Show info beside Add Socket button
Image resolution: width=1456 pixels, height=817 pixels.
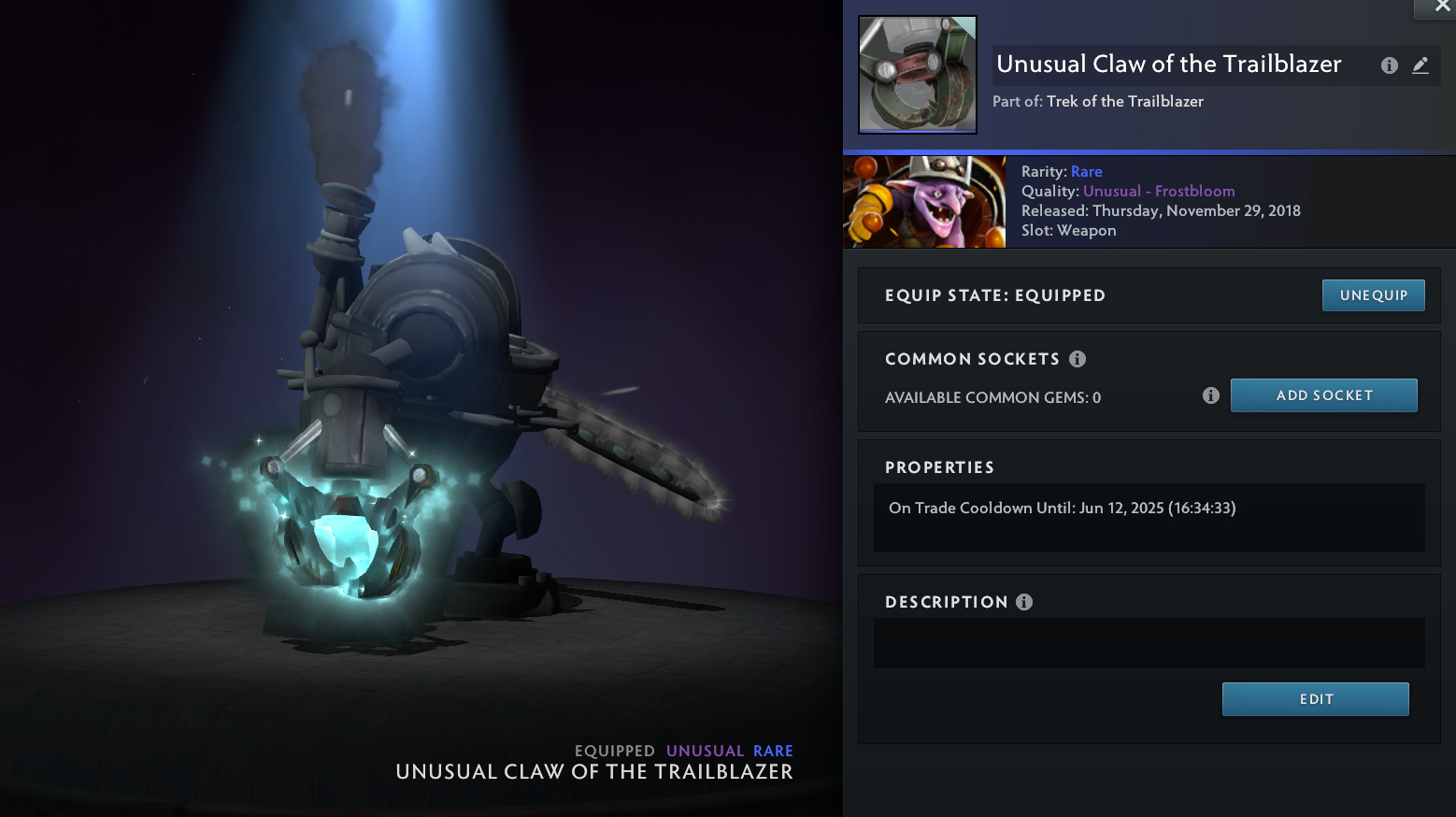1211,395
